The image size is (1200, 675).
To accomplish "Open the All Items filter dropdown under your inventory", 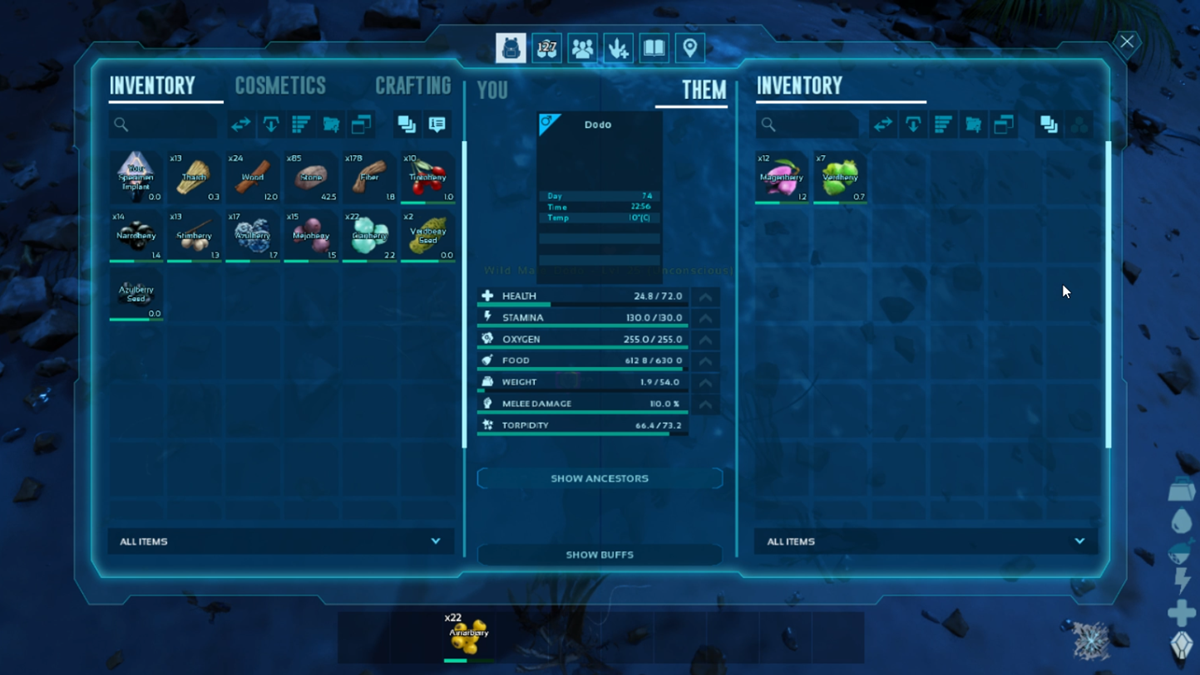I will 280,541.
